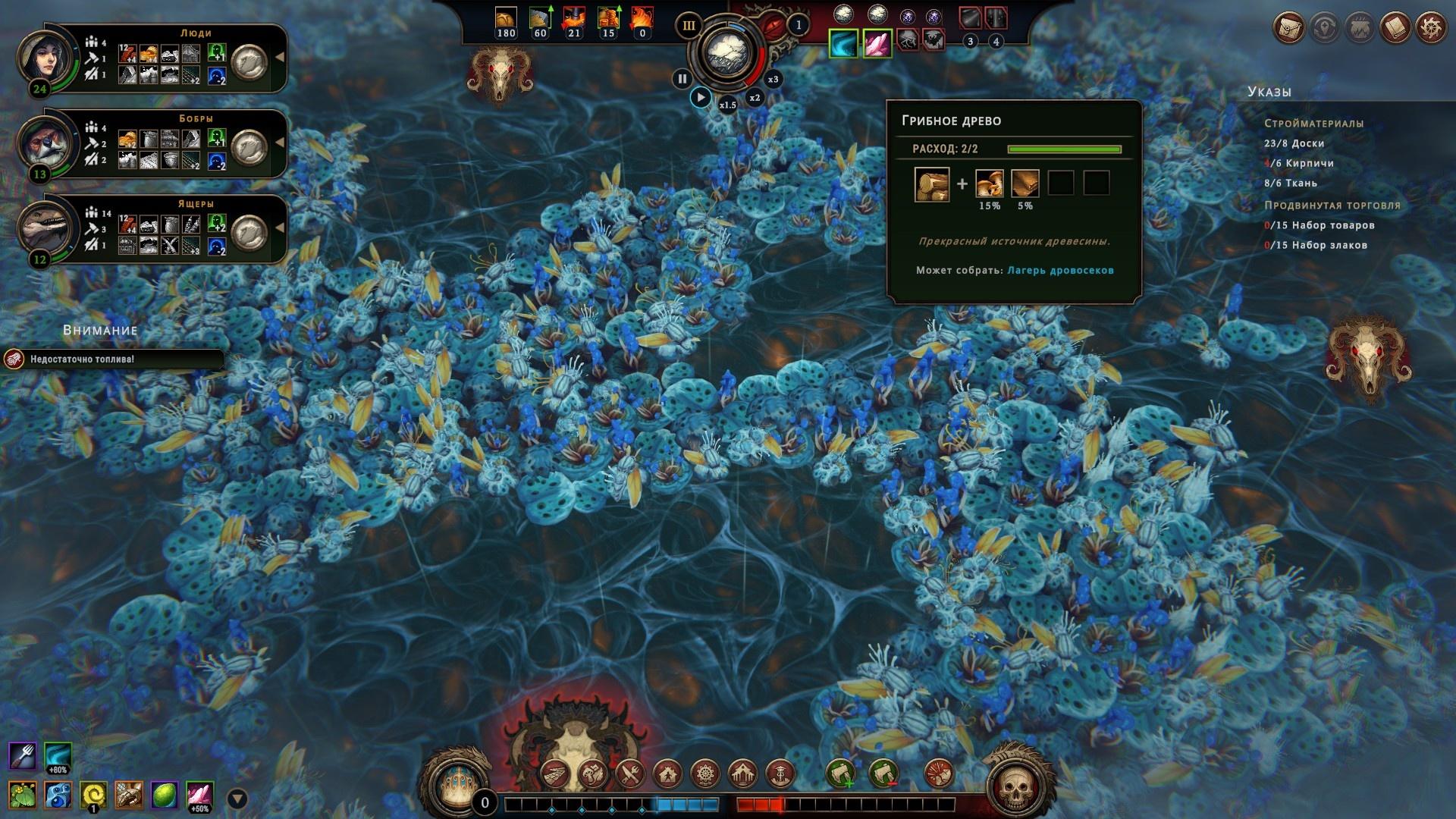Pause the game with the pause button

[x=682, y=78]
